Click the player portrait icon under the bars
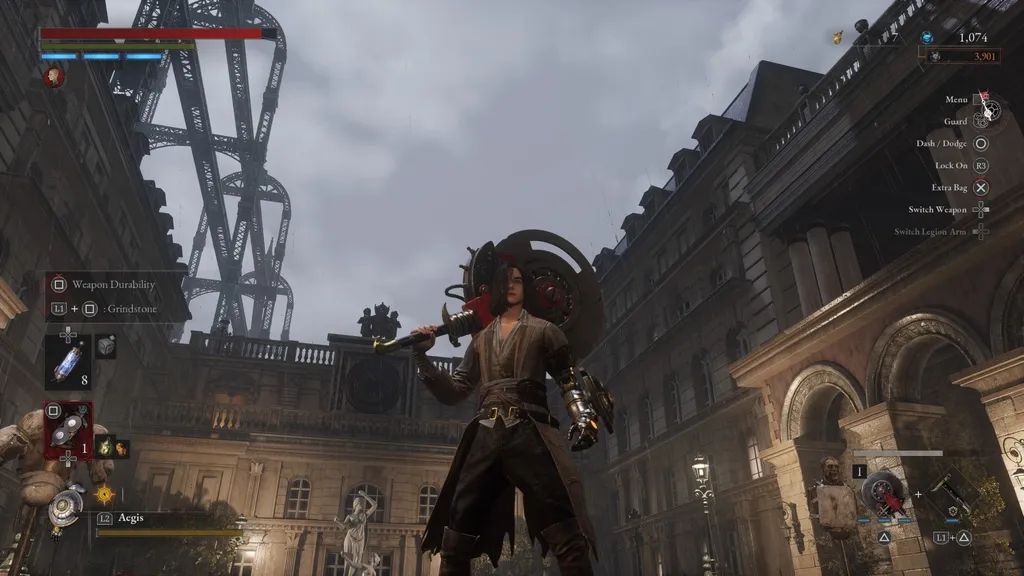Viewport: 1024px width, 576px height. [54, 76]
